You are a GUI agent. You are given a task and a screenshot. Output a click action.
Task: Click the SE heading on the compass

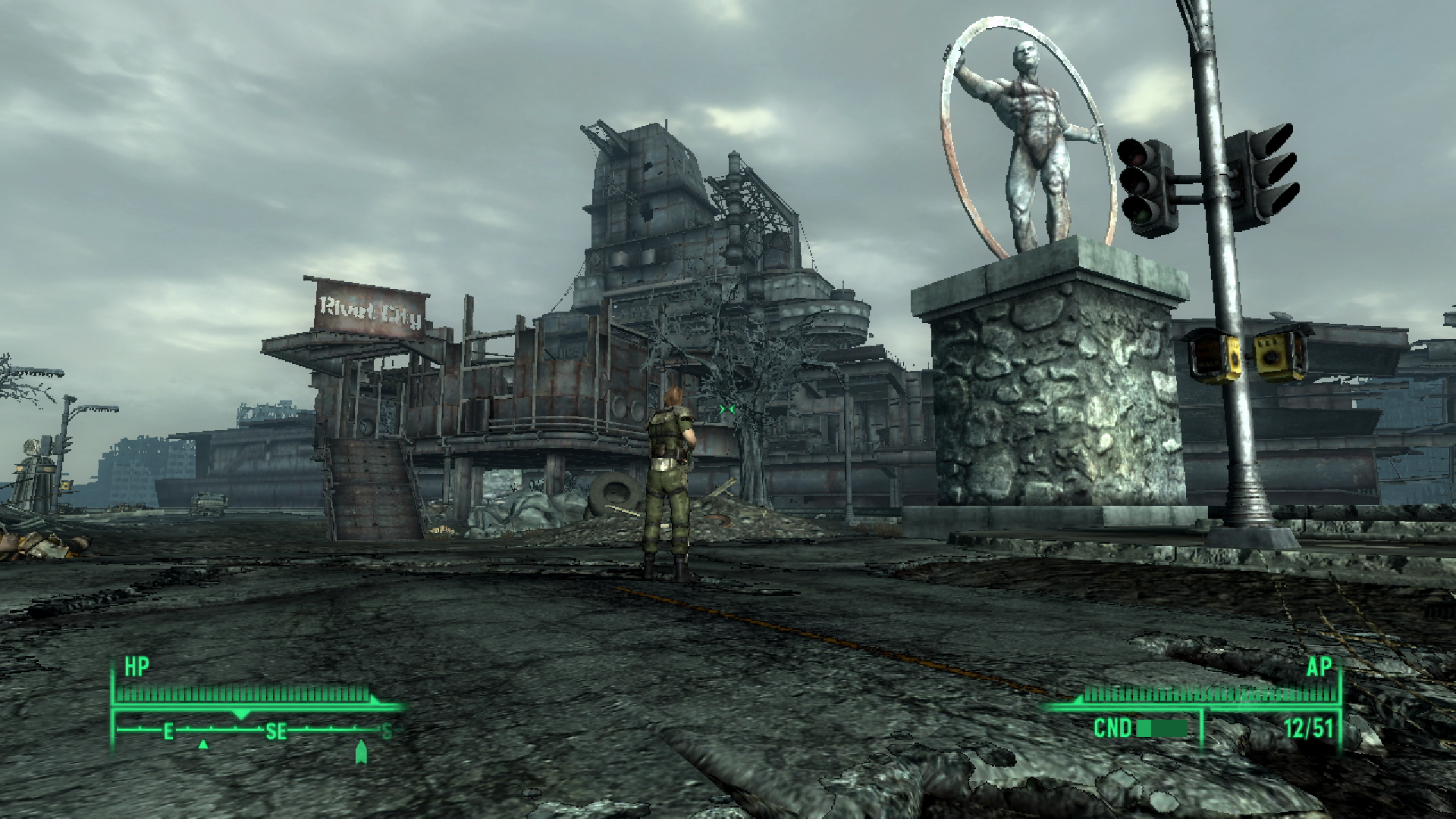275,731
